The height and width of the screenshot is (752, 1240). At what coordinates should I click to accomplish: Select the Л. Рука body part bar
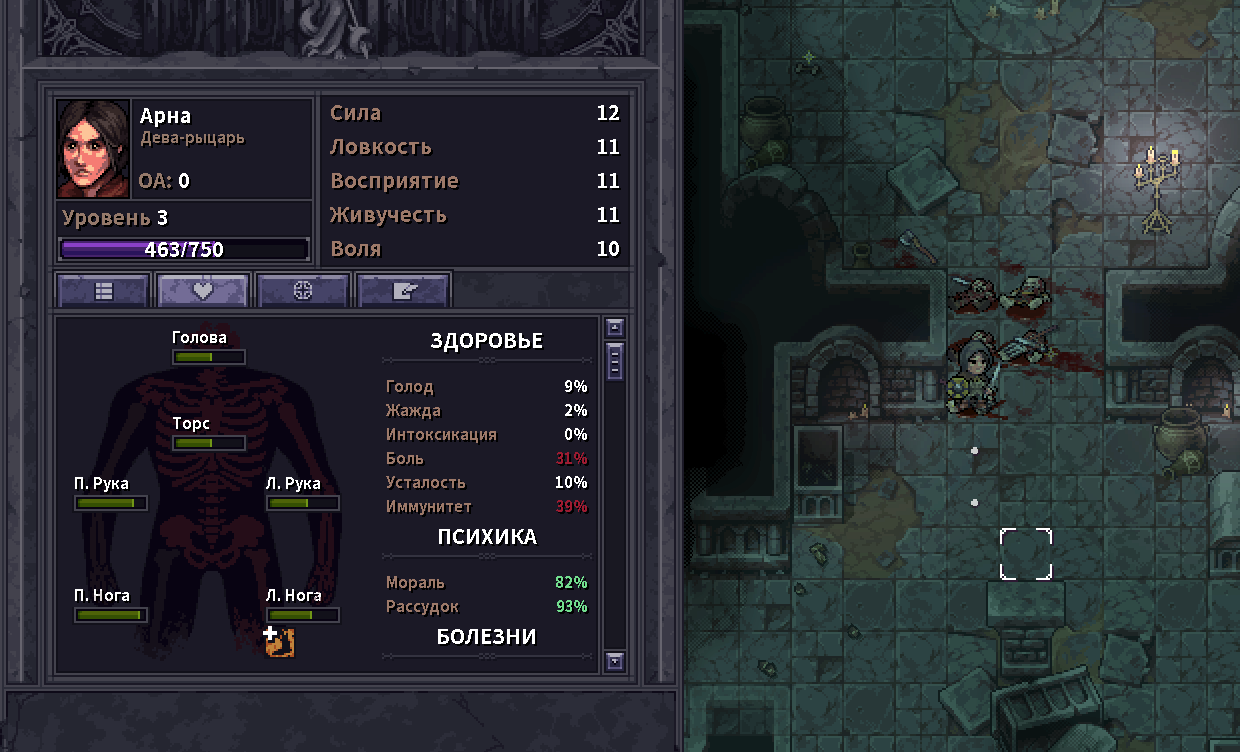tap(303, 503)
